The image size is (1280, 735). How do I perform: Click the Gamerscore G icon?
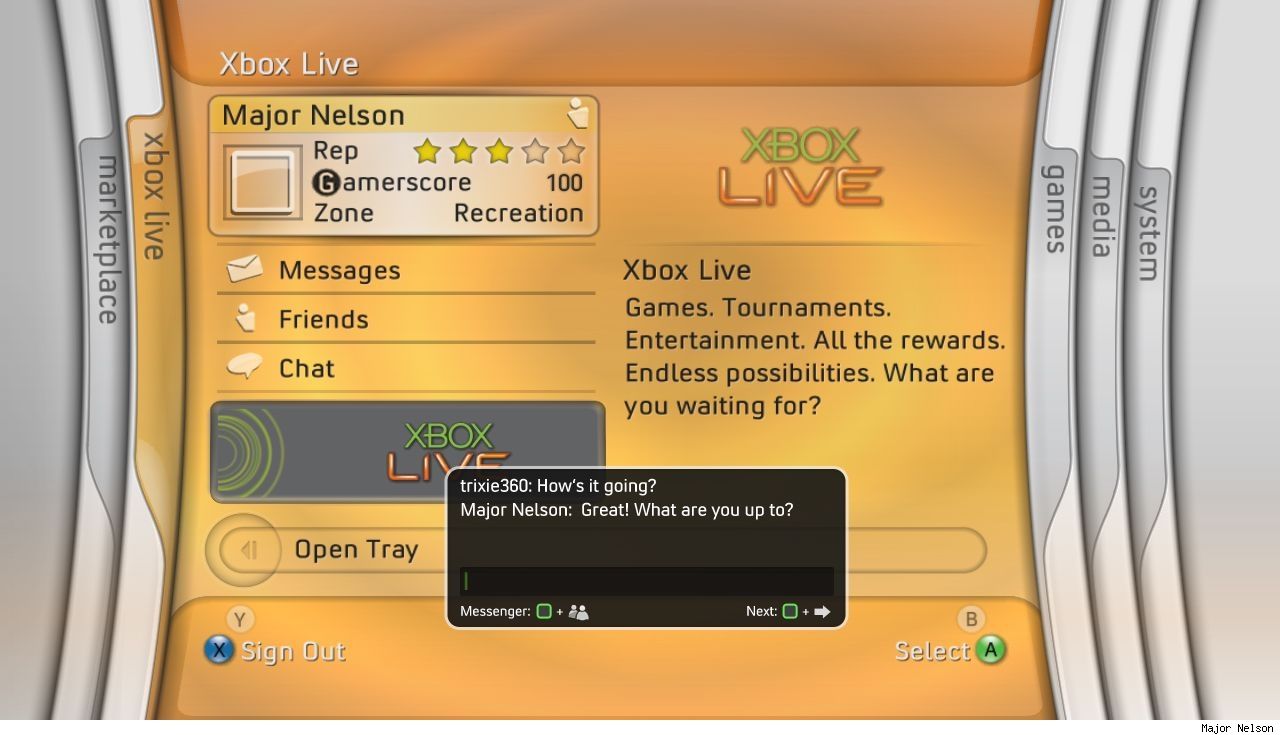328,182
